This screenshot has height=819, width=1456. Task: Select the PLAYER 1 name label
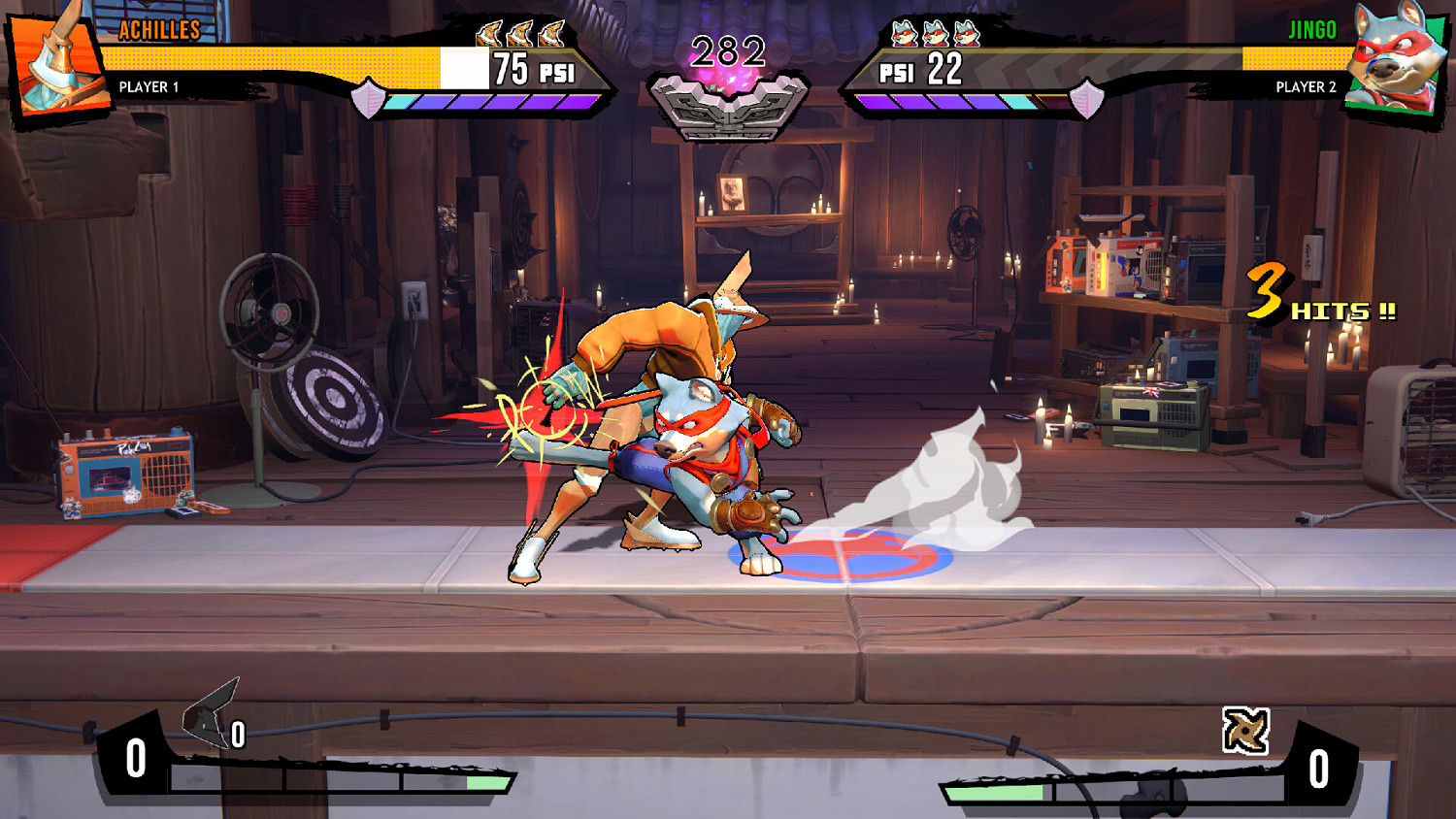147,86
